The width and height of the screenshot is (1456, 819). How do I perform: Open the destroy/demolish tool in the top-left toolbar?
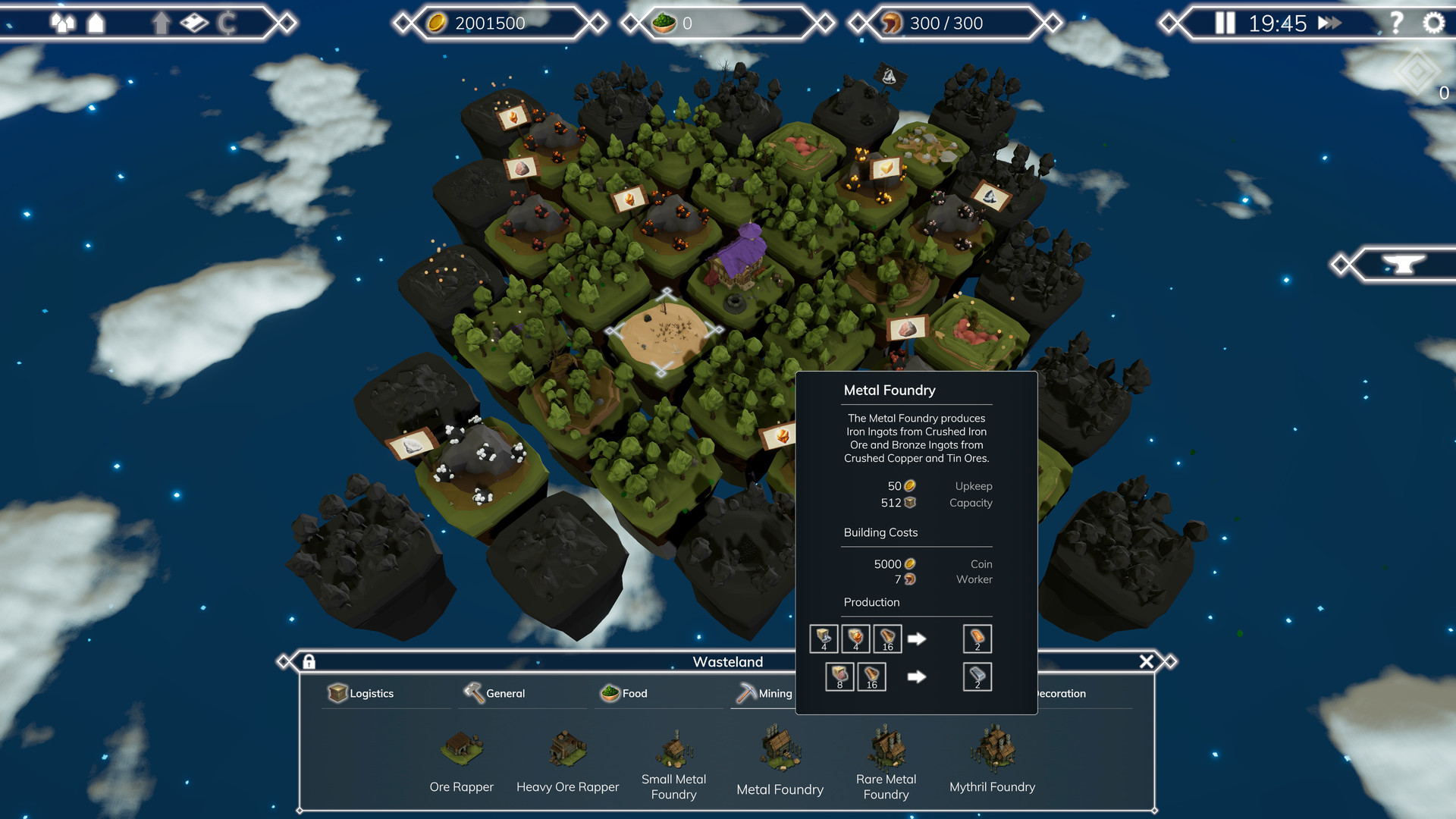[x=193, y=23]
